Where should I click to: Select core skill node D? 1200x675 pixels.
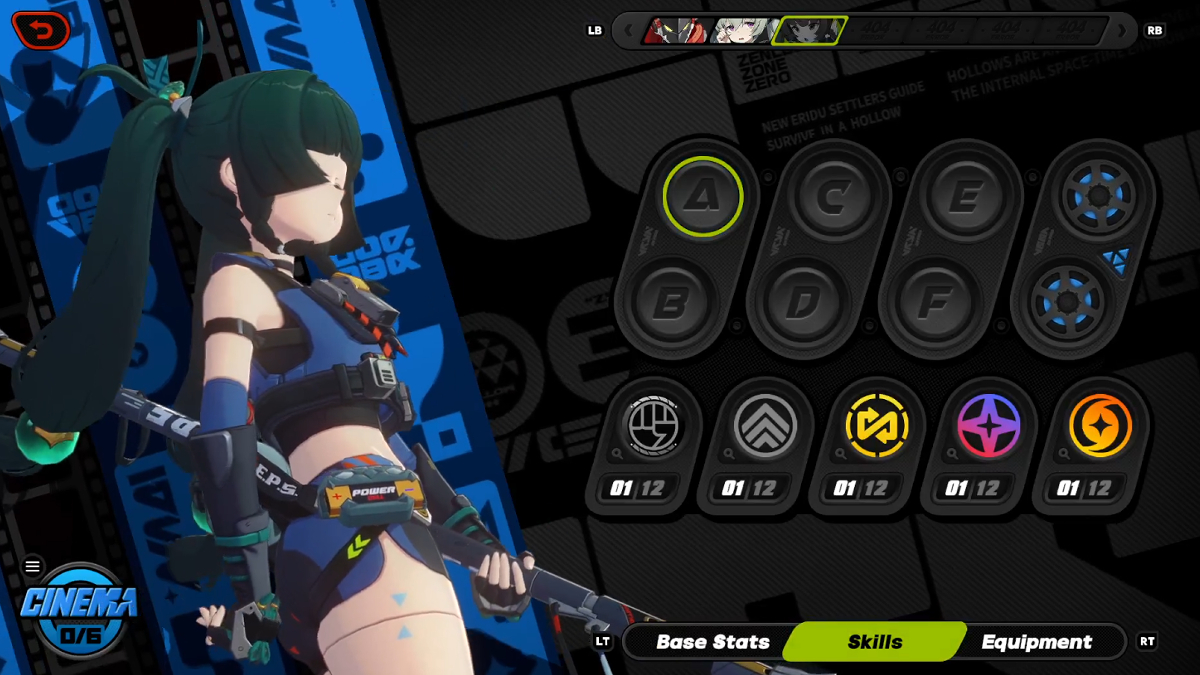(800, 303)
